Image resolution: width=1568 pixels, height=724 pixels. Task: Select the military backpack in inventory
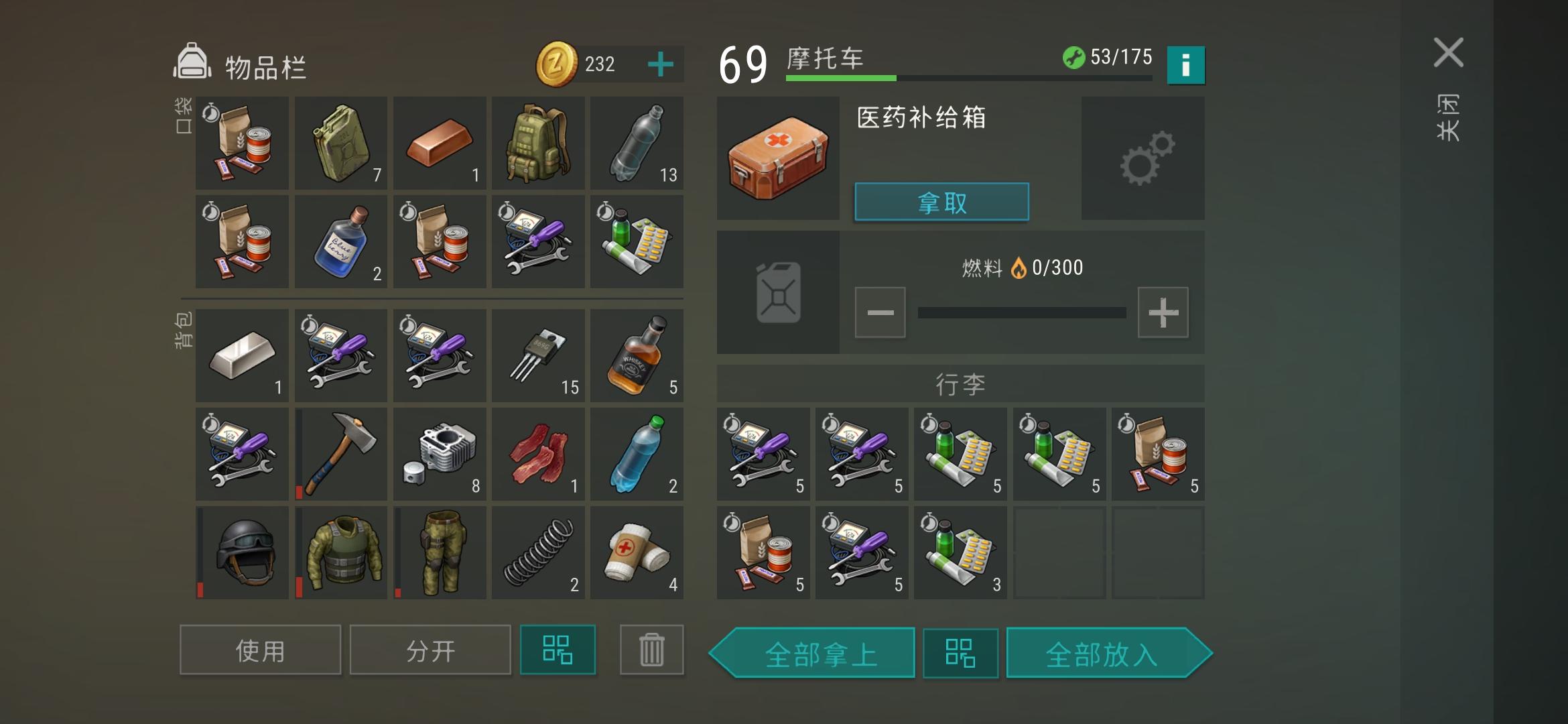pyautogui.click(x=539, y=143)
